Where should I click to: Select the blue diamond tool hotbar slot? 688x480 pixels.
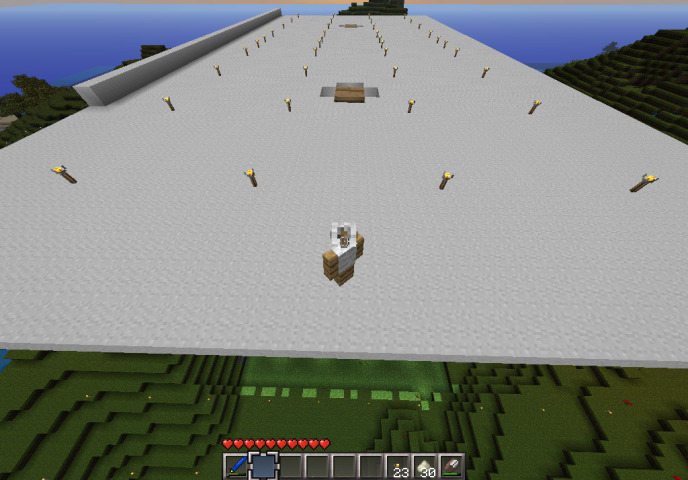[237, 466]
